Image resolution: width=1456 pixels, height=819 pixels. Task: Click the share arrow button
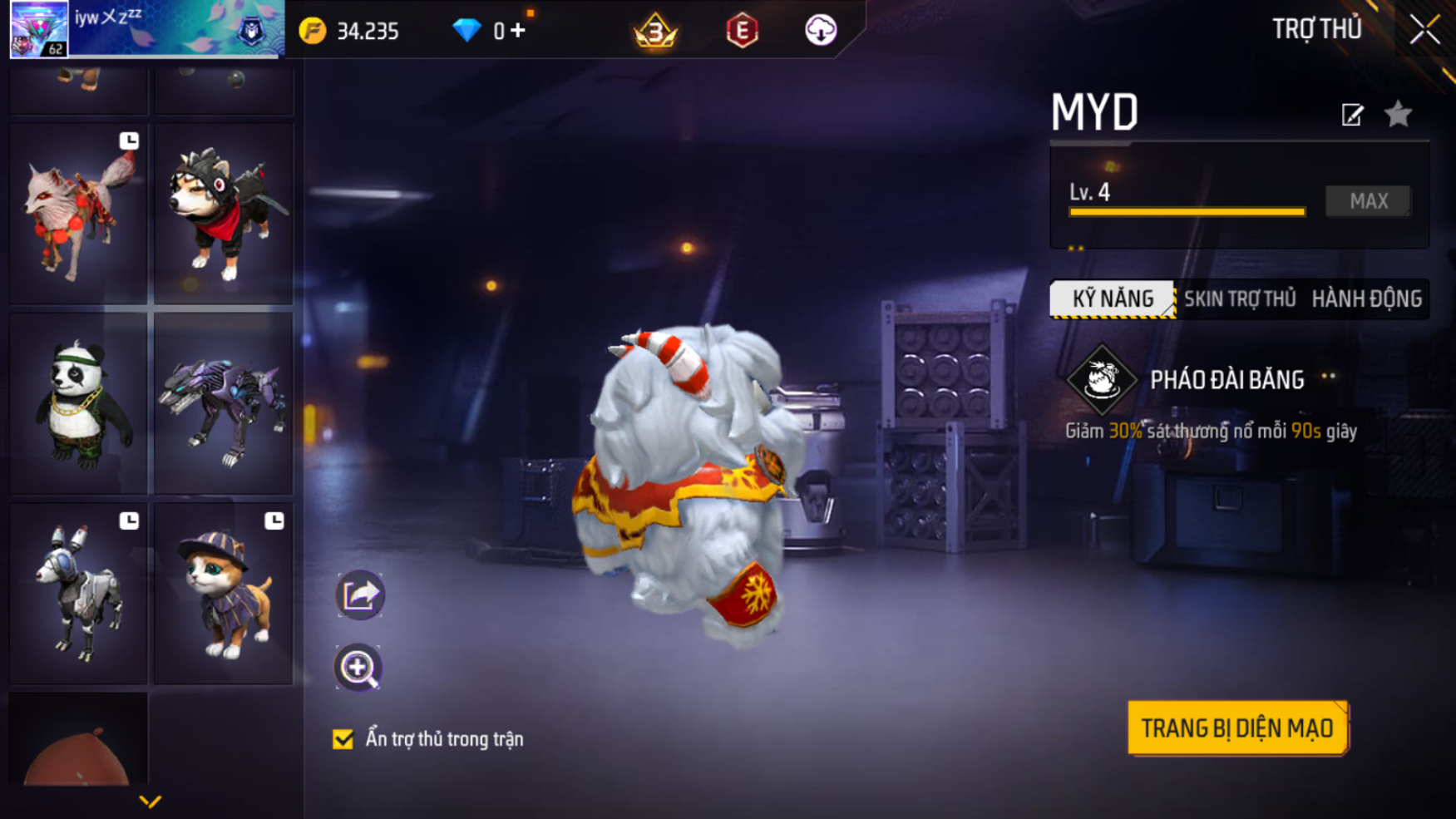pyautogui.click(x=359, y=595)
